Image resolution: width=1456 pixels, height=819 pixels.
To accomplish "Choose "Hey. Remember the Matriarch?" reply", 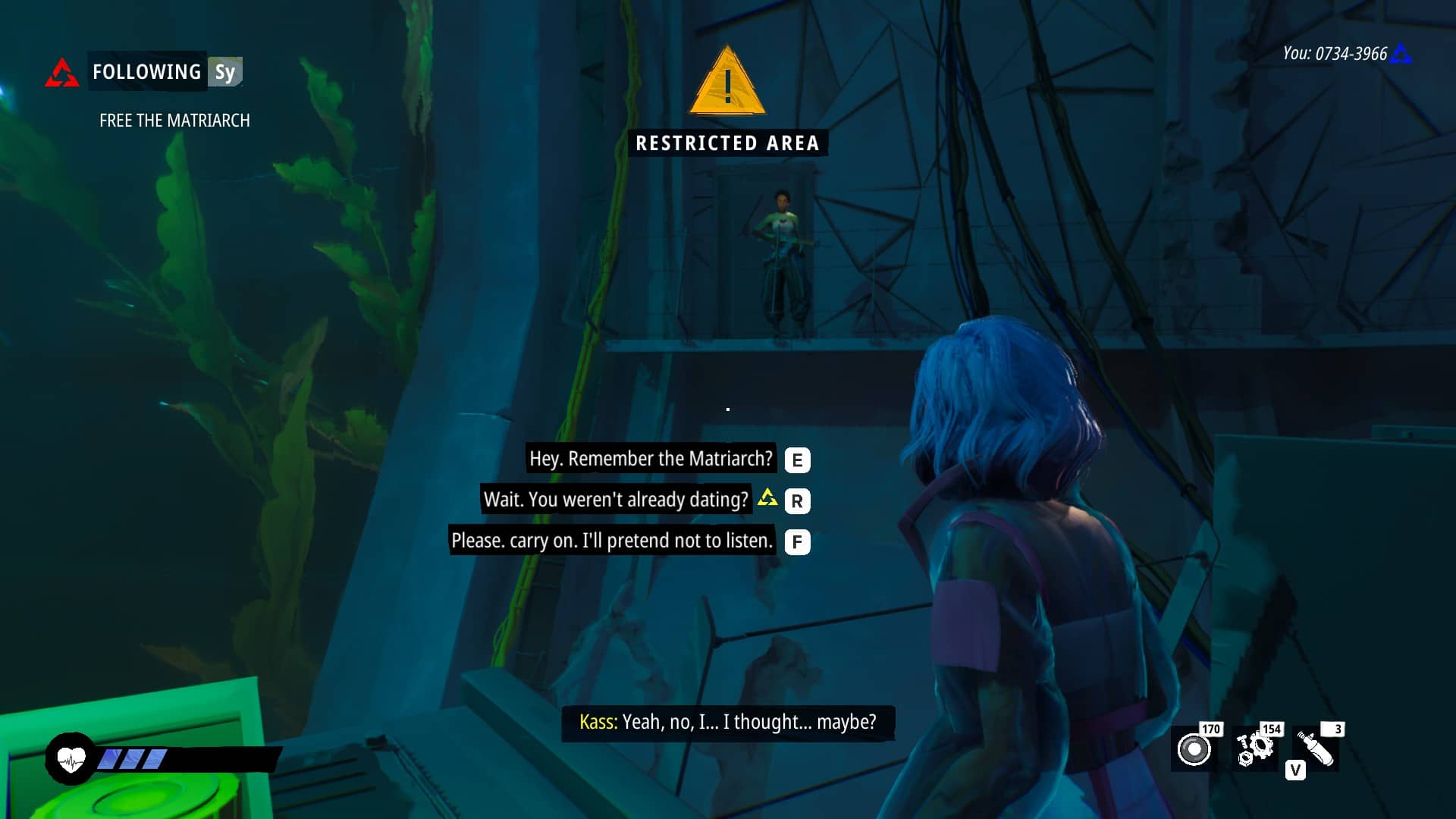I will pyautogui.click(x=651, y=459).
